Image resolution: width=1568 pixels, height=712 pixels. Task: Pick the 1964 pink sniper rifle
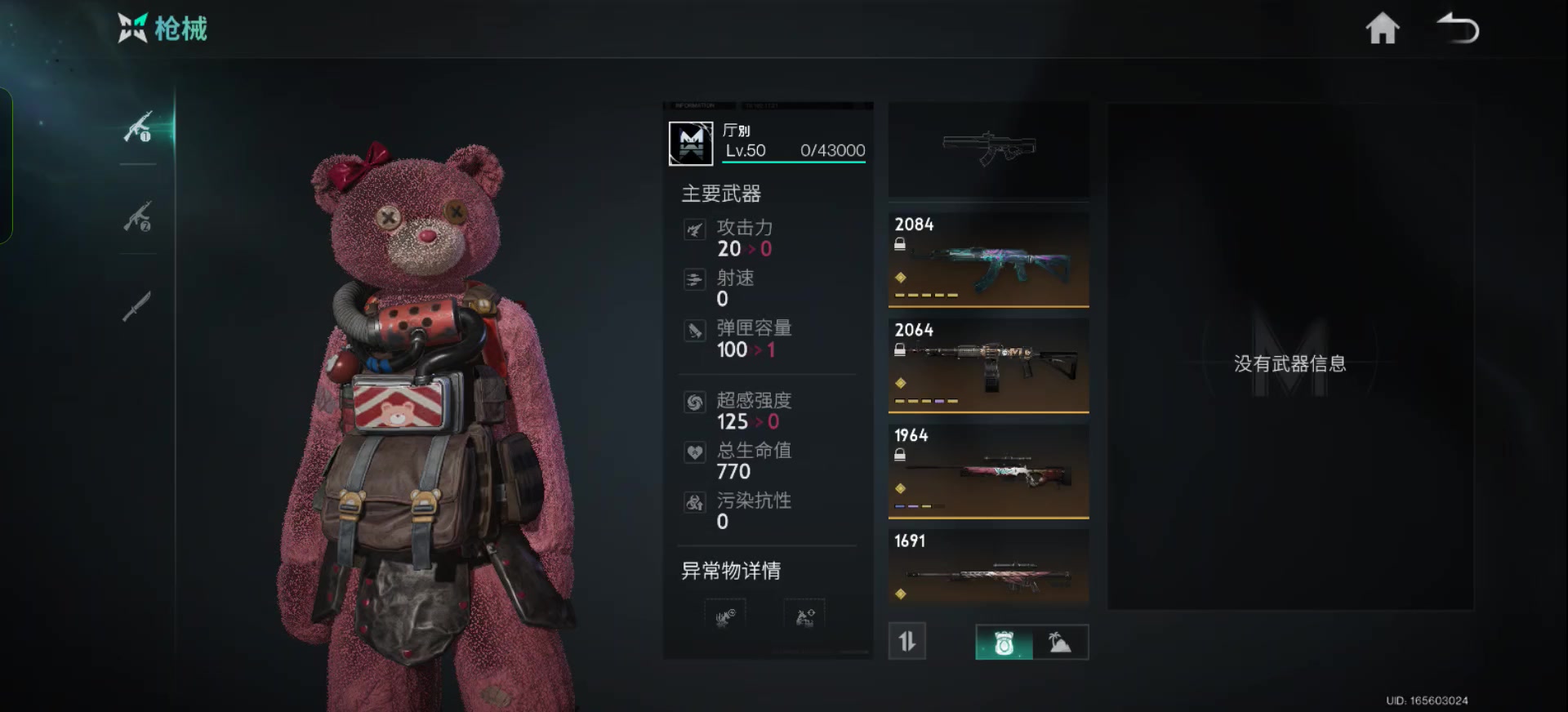[x=988, y=470]
